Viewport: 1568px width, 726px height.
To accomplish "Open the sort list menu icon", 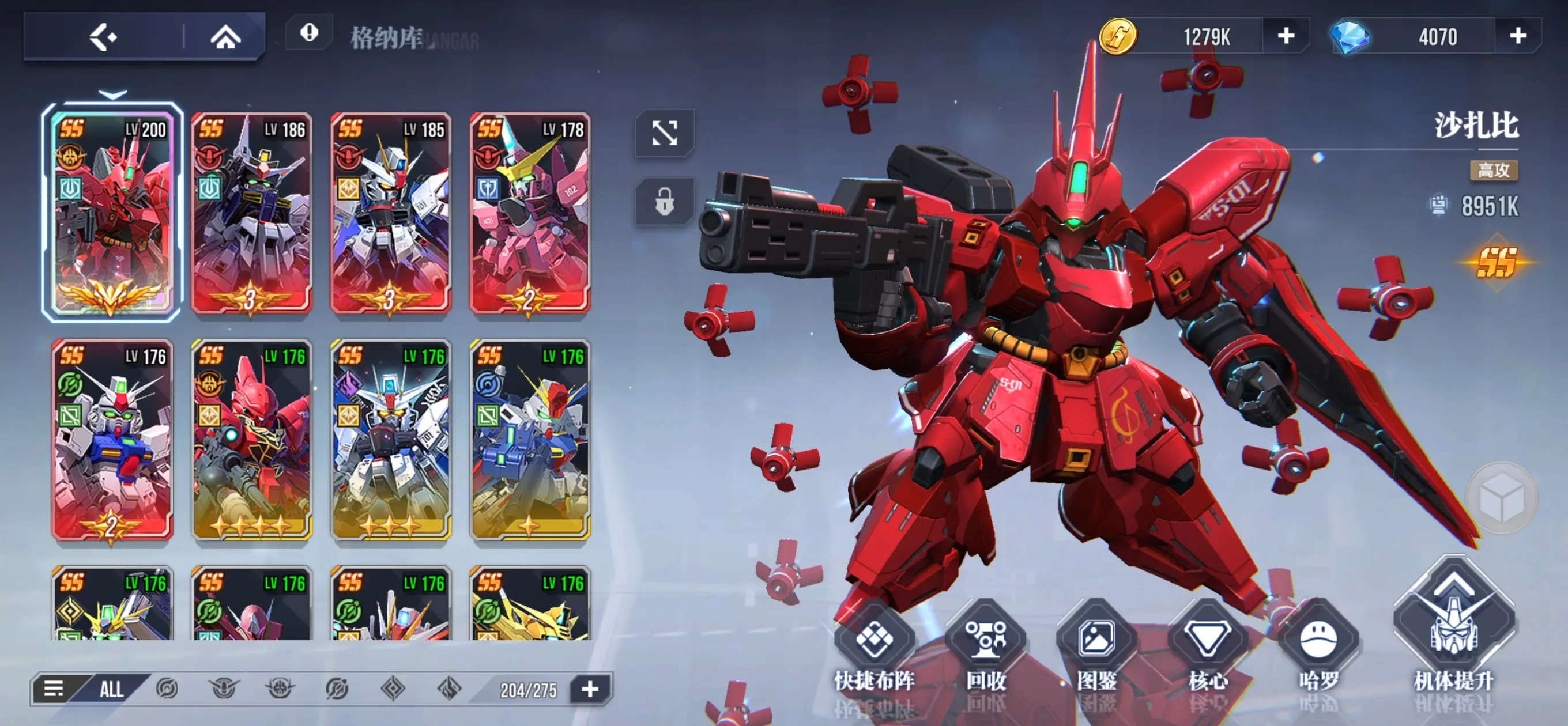I will [54, 690].
